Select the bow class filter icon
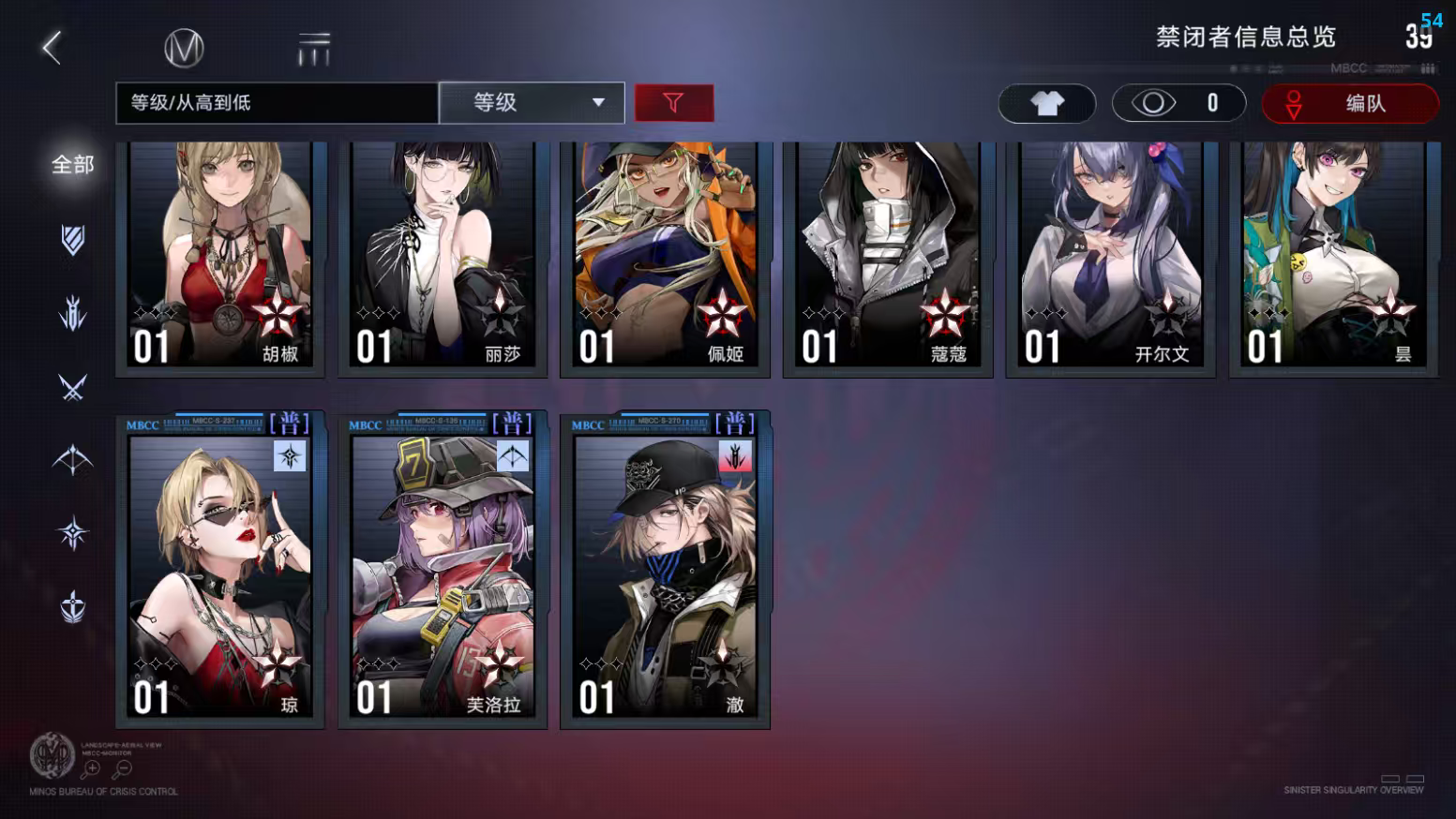The height and width of the screenshot is (819, 1456). click(x=72, y=459)
